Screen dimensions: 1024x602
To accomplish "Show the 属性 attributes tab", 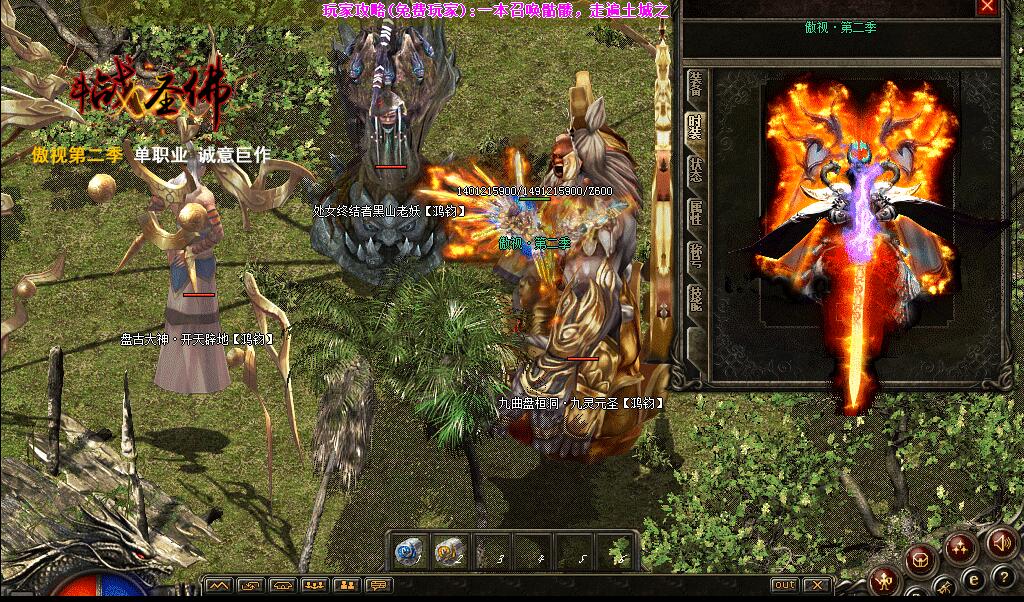I will [695, 211].
